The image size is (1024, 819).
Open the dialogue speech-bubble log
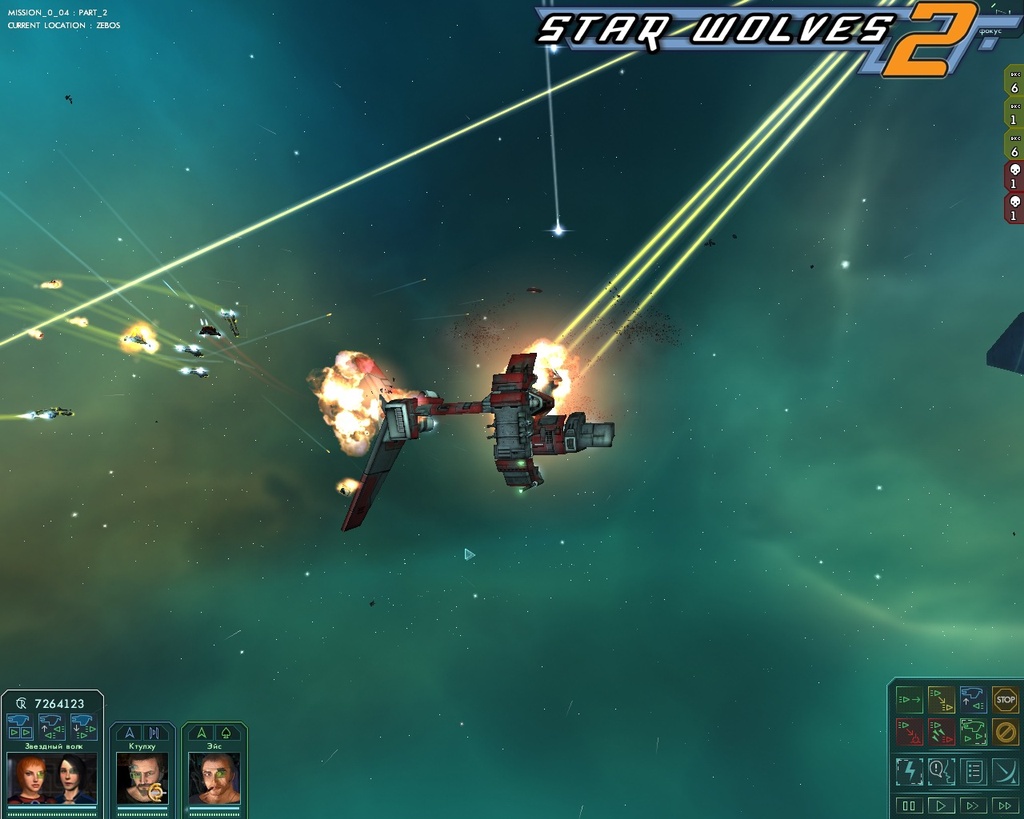[x=941, y=771]
